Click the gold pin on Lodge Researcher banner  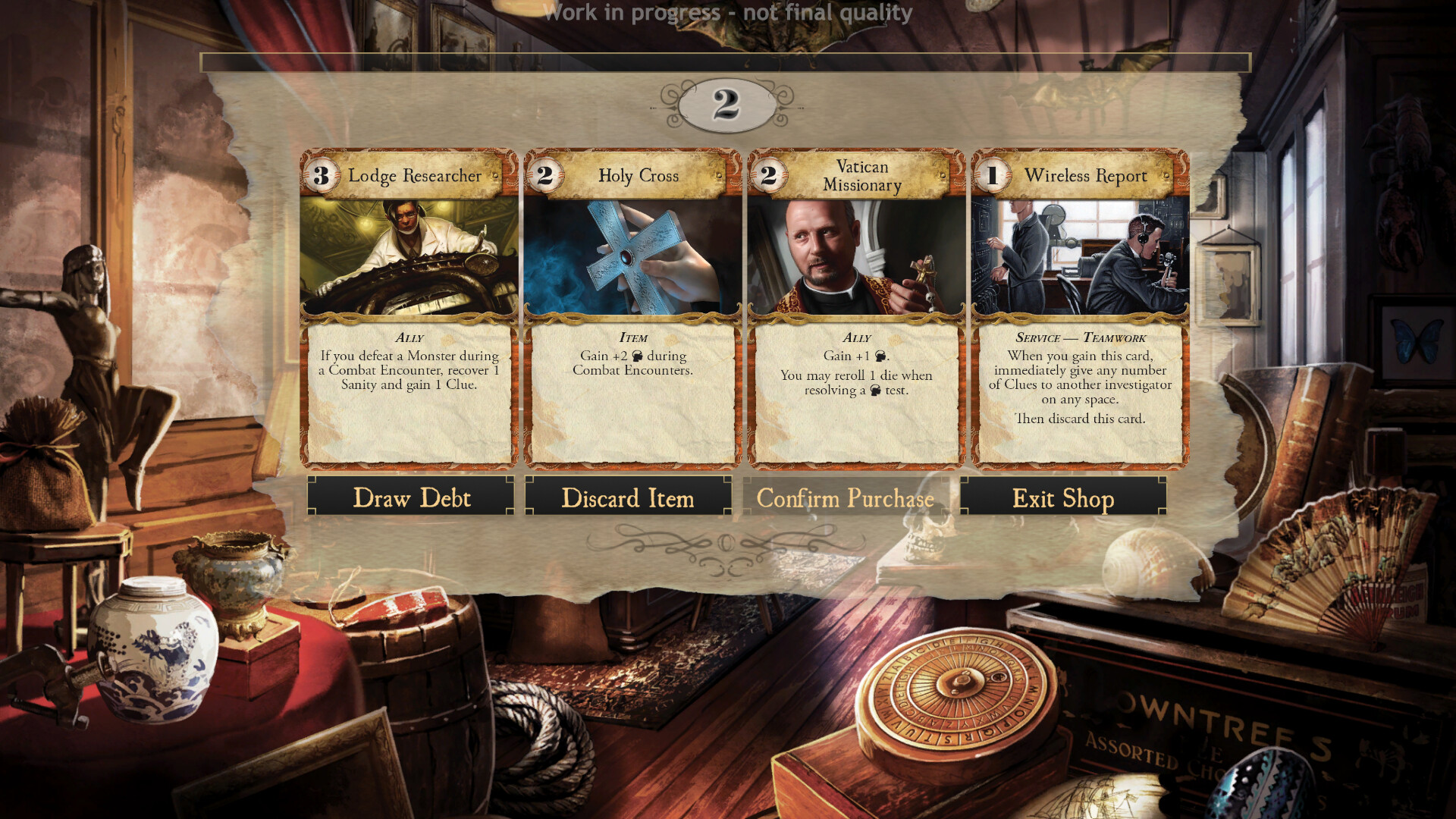pyautogui.click(x=494, y=175)
